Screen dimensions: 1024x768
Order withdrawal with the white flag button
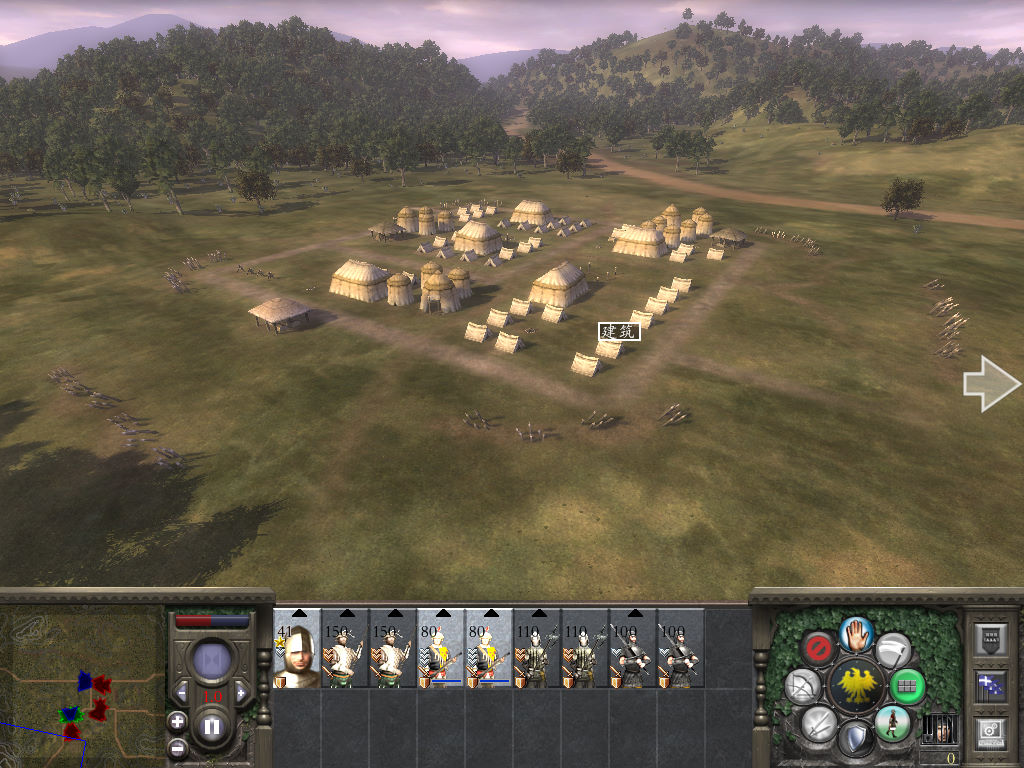click(x=893, y=649)
